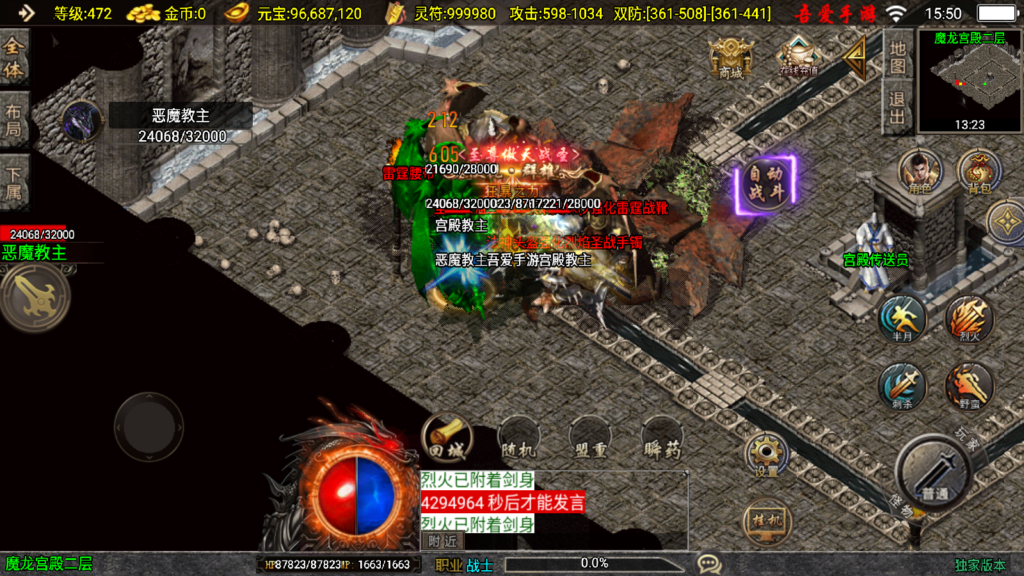This screenshot has height=576, width=1024.
Task: Activate the 半月 skill
Action: tap(904, 319)
